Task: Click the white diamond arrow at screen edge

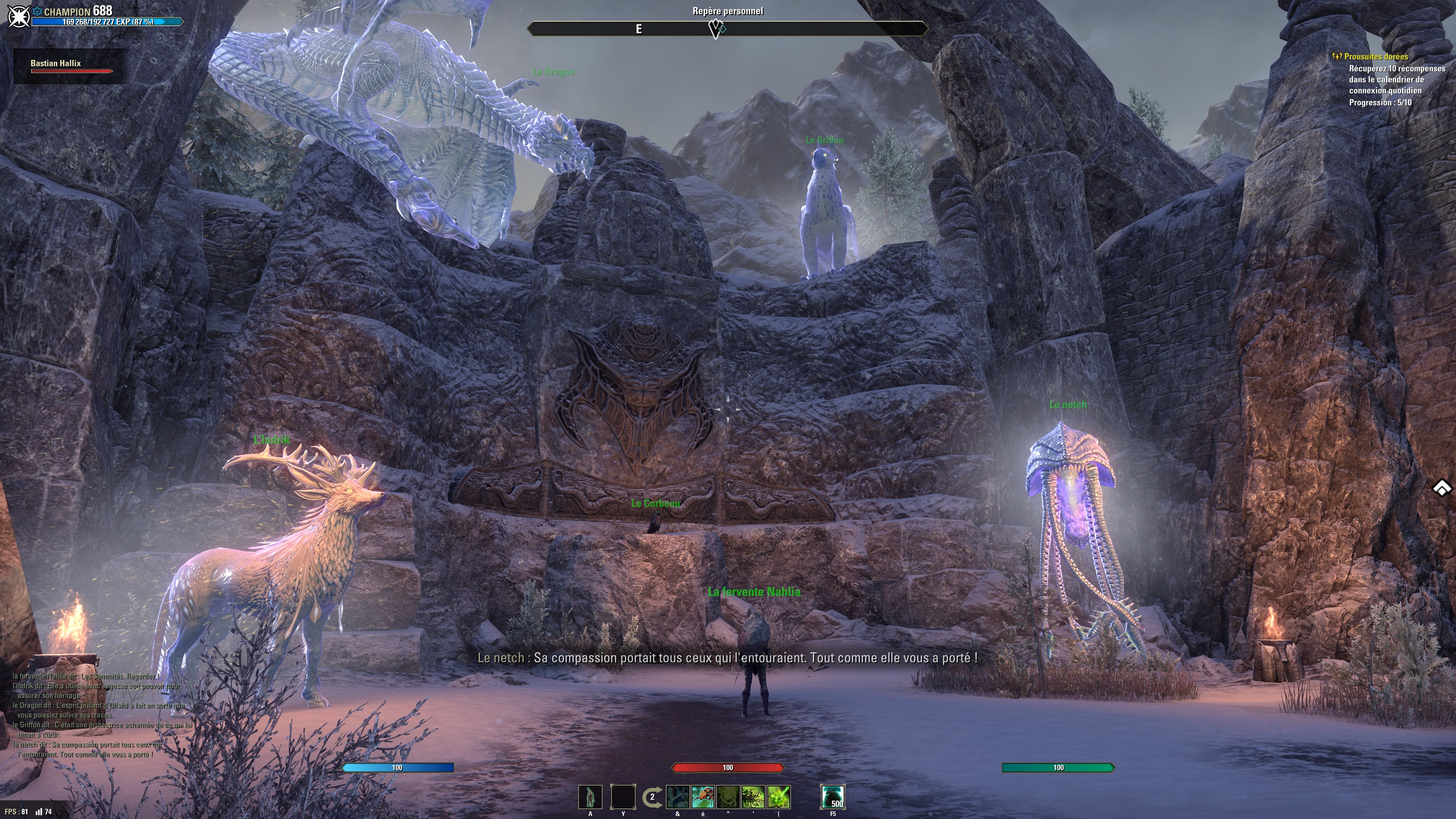Action: [x=1442, y=488]
